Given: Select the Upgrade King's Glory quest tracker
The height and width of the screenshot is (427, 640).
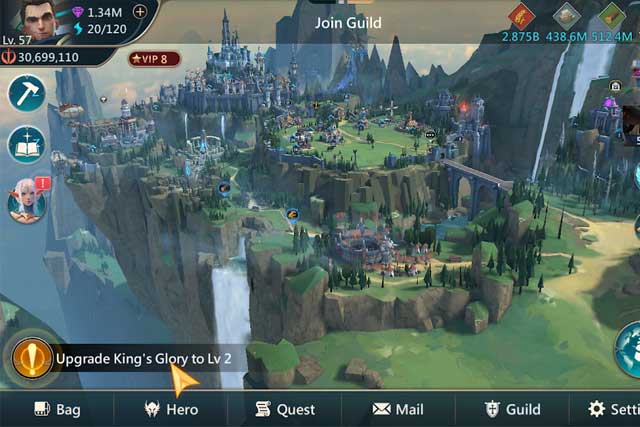Looking at the screenshot, I should (130, 358).
